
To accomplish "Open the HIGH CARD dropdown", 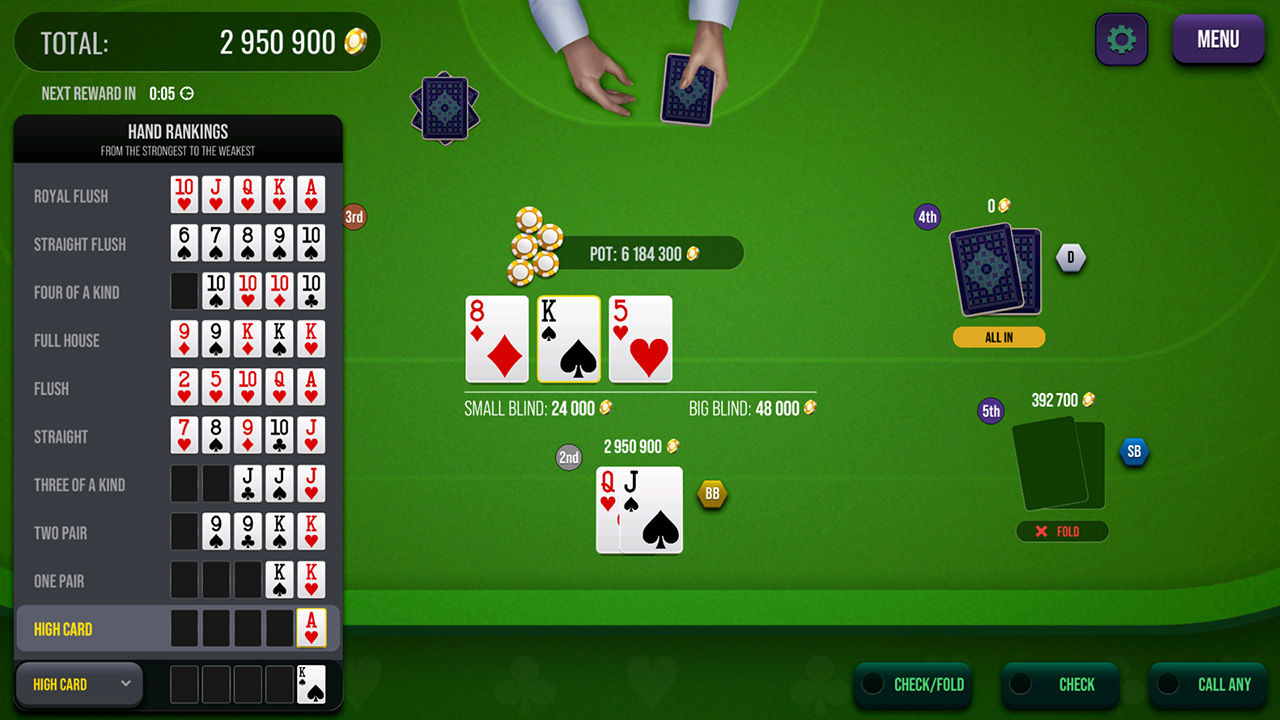I will pos(78,684).
